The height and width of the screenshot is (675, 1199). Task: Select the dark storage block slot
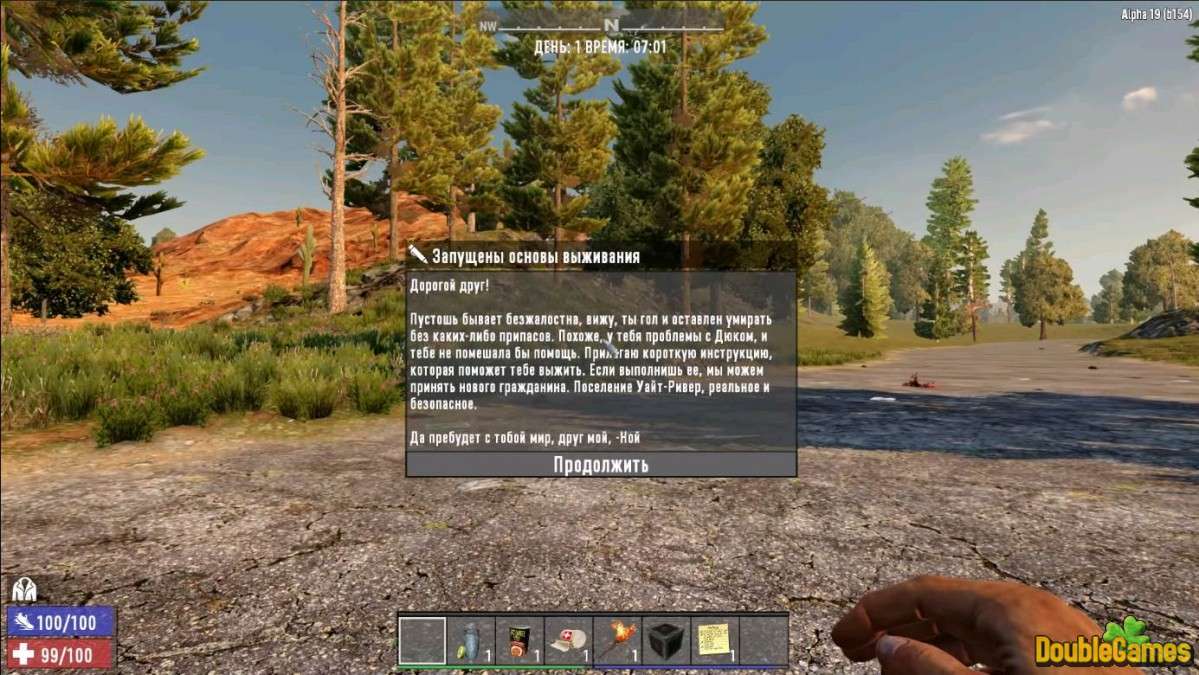pos(665,640)
